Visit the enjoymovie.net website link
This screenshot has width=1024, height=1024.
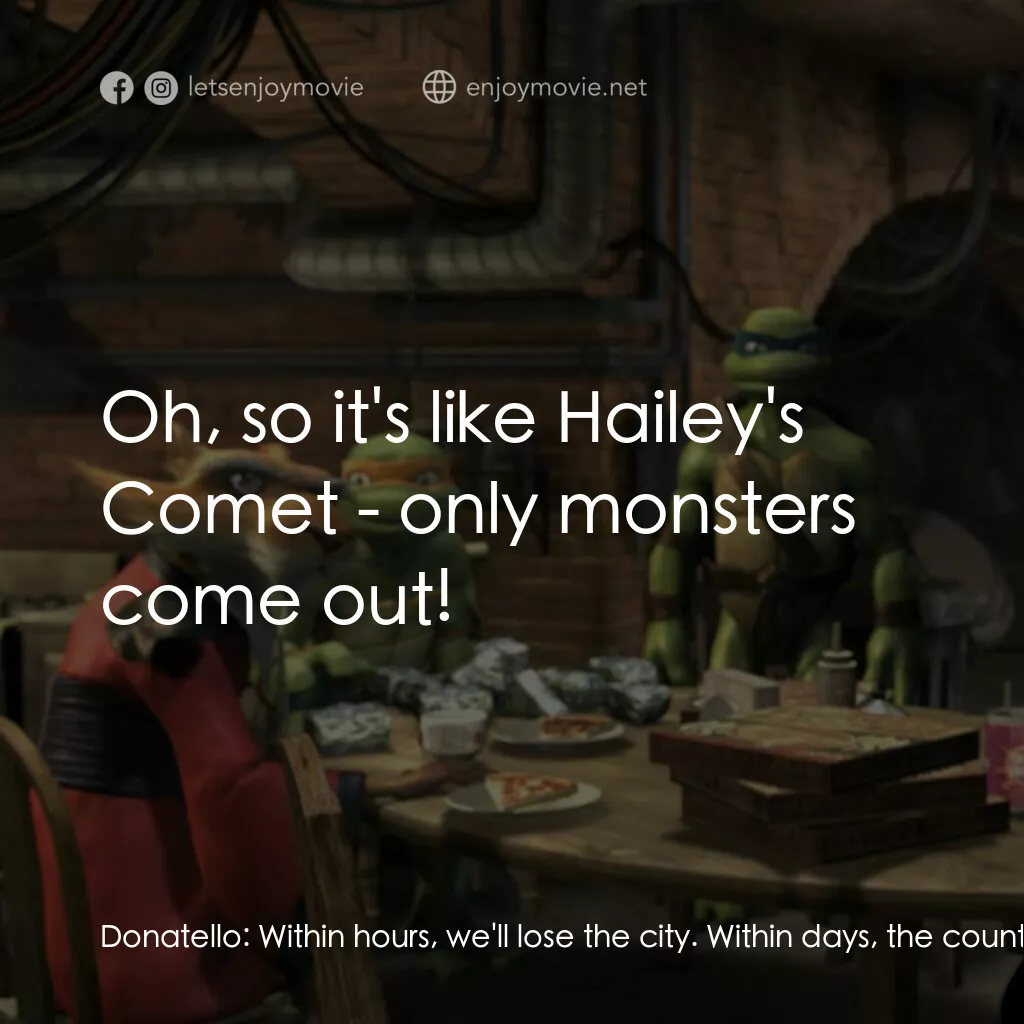point(555,88)
